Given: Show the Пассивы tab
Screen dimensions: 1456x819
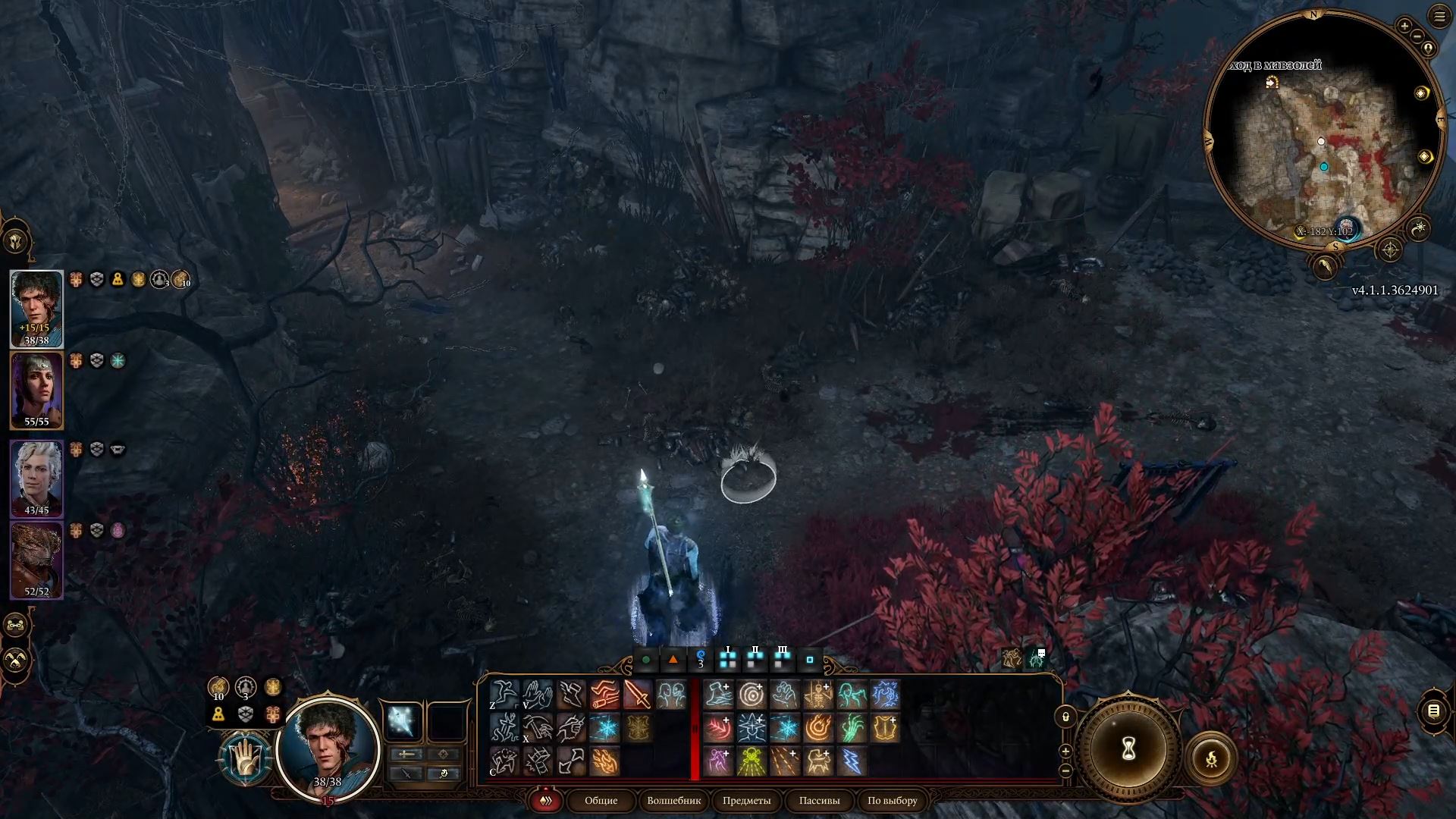Looking at the screenshot, I should coord(819,800).
